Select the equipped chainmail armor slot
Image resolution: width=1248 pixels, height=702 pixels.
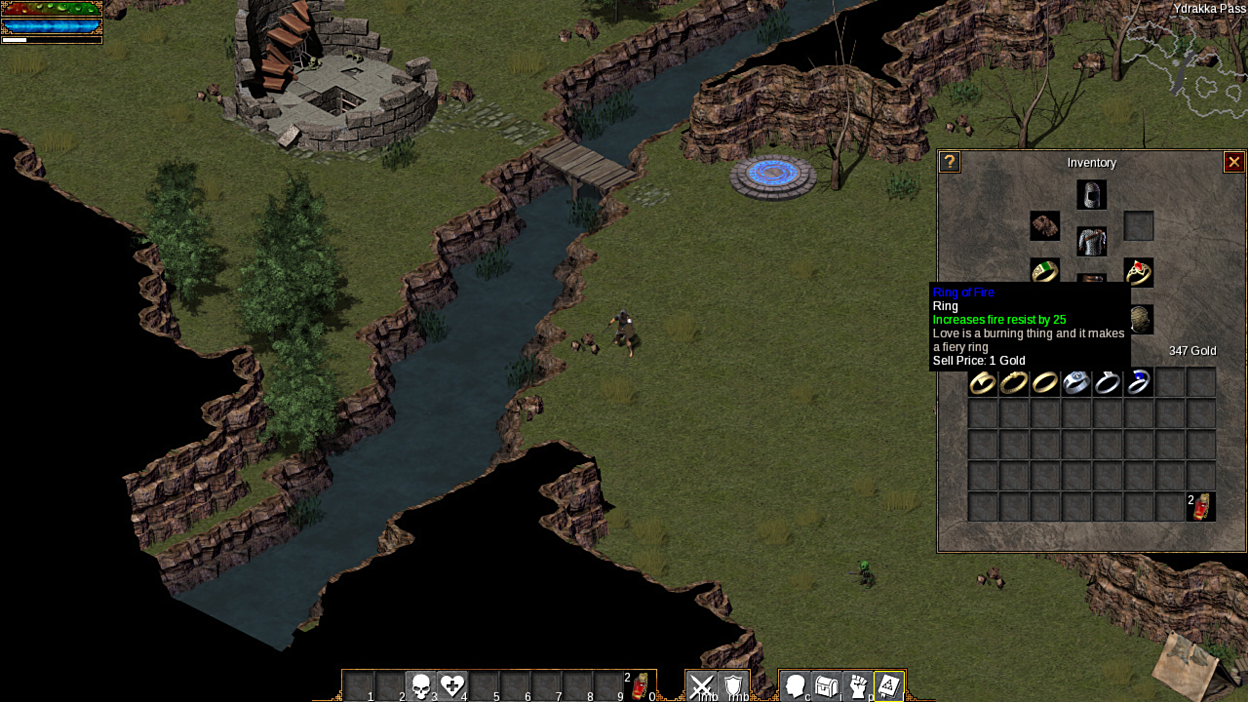tap(1091, 241)
